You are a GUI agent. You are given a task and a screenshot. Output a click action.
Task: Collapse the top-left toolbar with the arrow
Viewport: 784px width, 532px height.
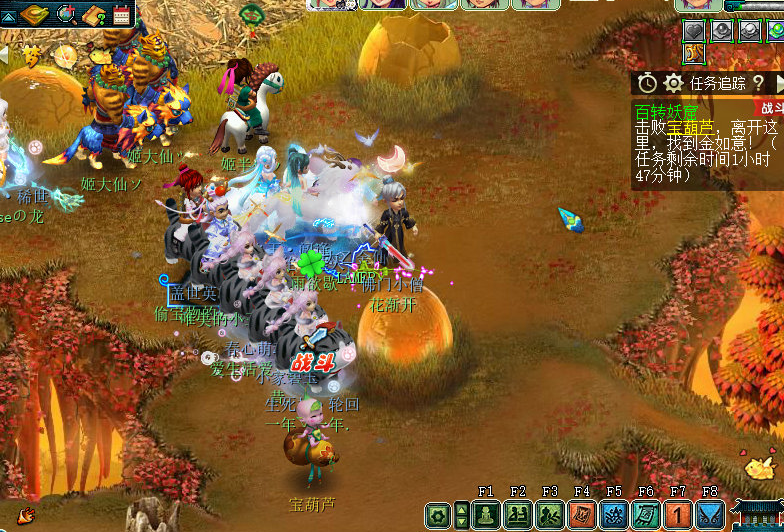click(8, 16)
